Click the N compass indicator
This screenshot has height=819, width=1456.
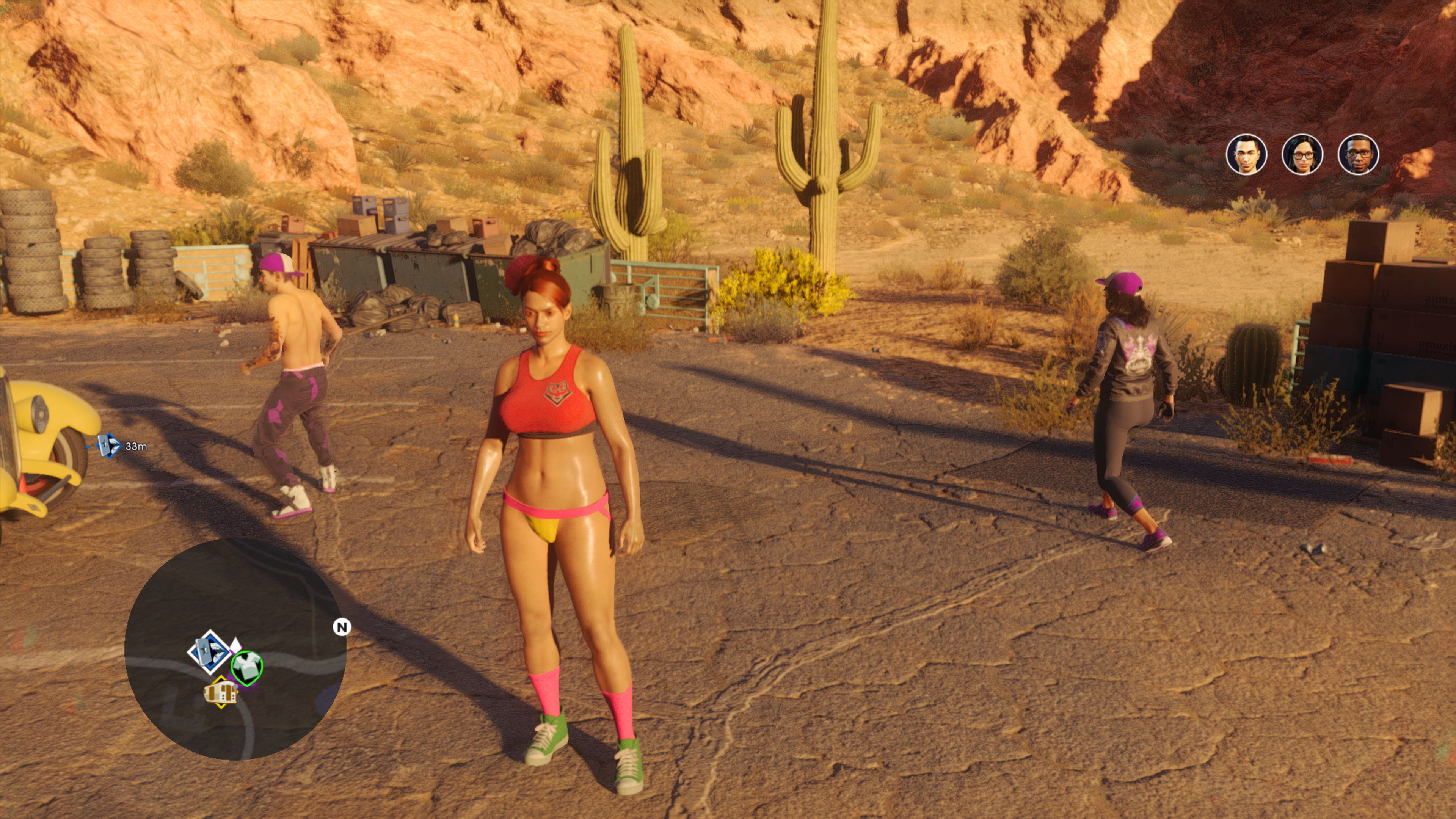click(x=341, y=627)
